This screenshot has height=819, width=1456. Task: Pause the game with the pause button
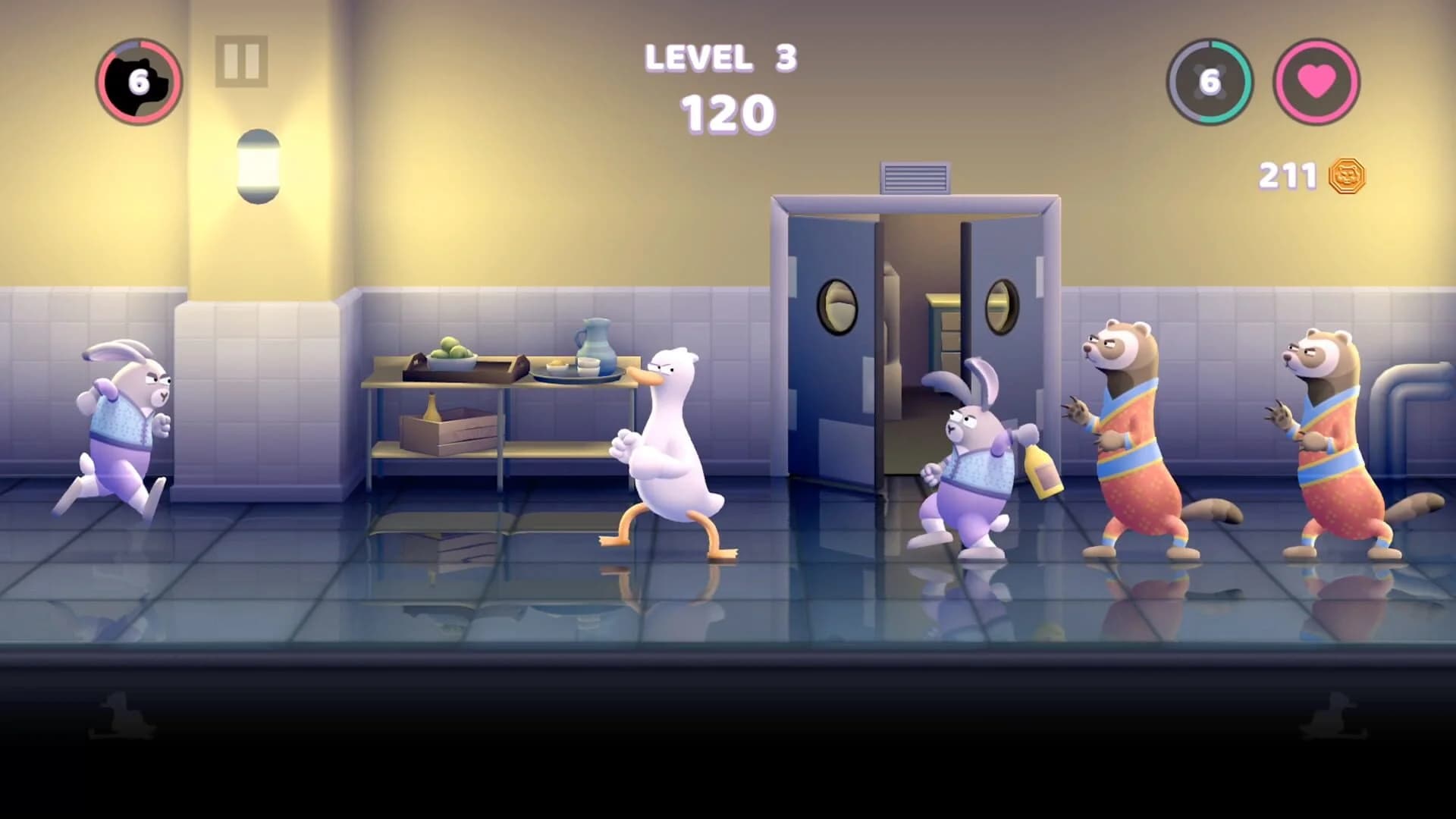click(x=241, y=62)
